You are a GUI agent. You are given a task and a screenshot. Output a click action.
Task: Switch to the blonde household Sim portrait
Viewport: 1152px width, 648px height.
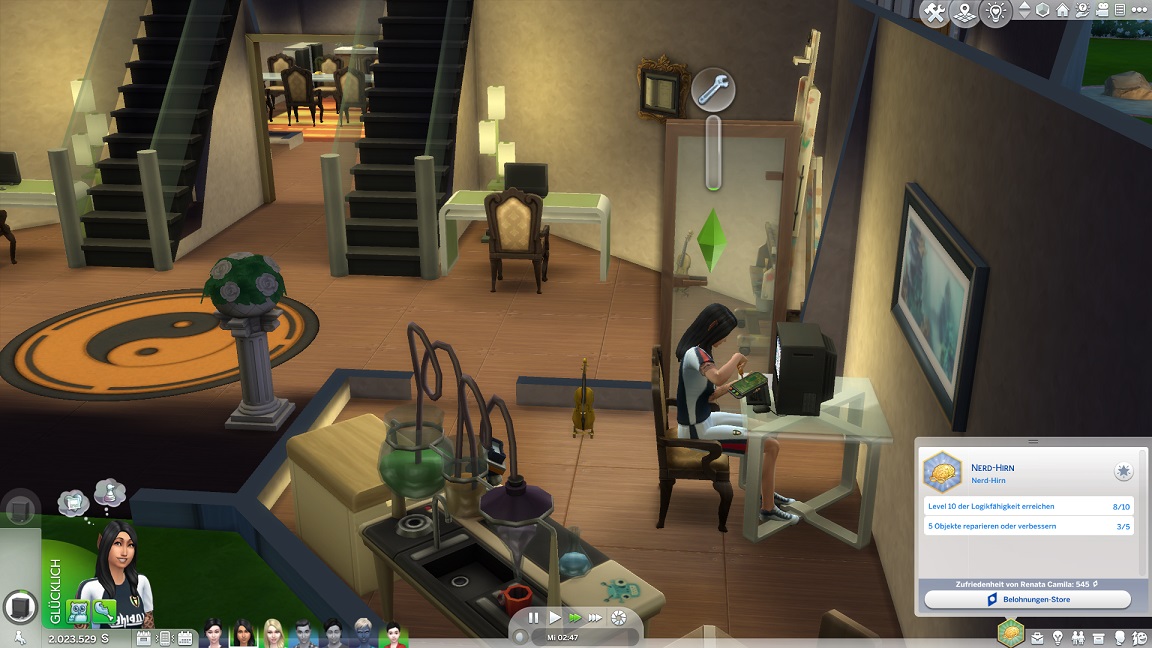pos(273,633)
